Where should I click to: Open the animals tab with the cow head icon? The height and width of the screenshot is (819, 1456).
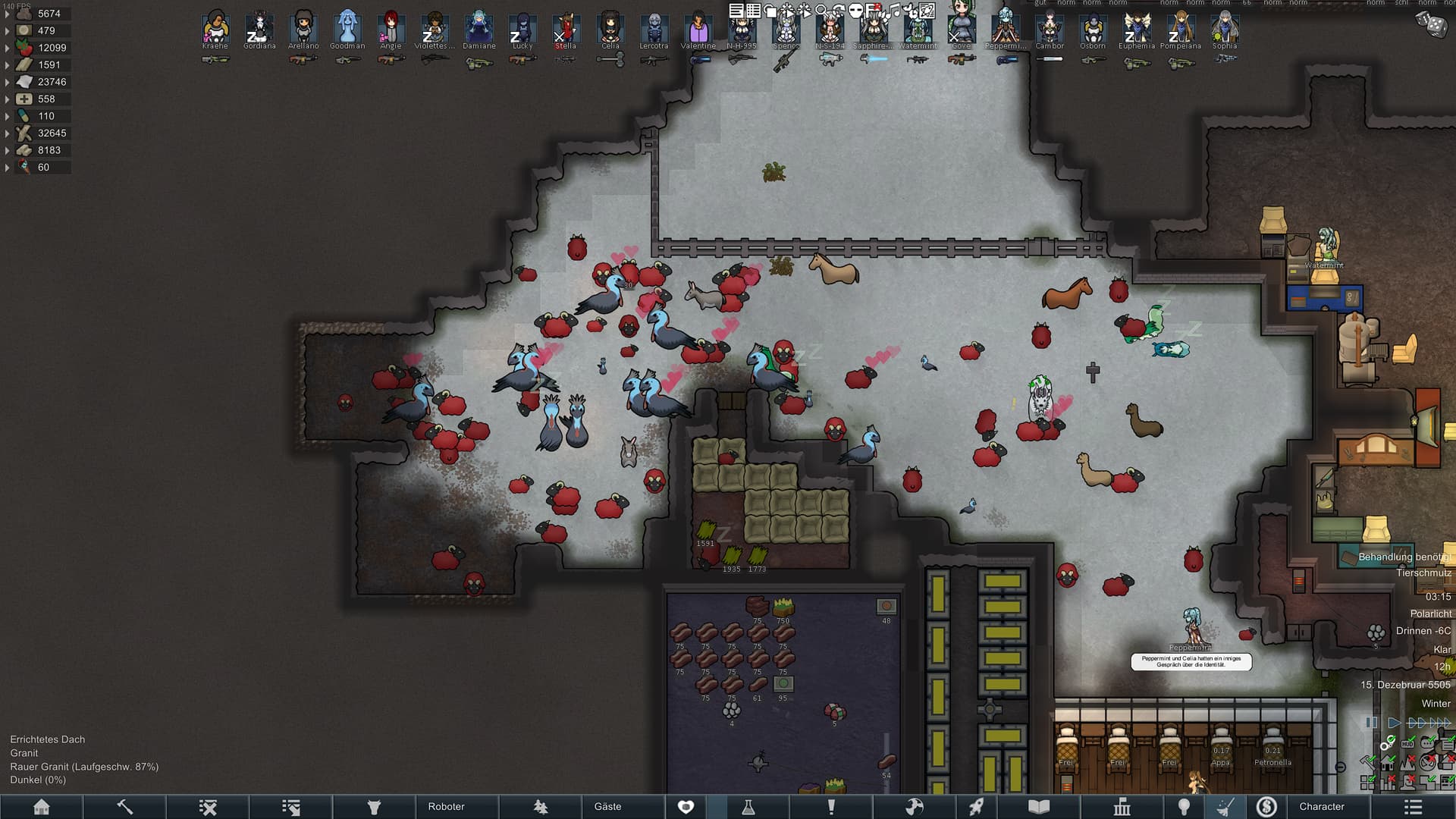pyautogui.click(x=374, y=807)
